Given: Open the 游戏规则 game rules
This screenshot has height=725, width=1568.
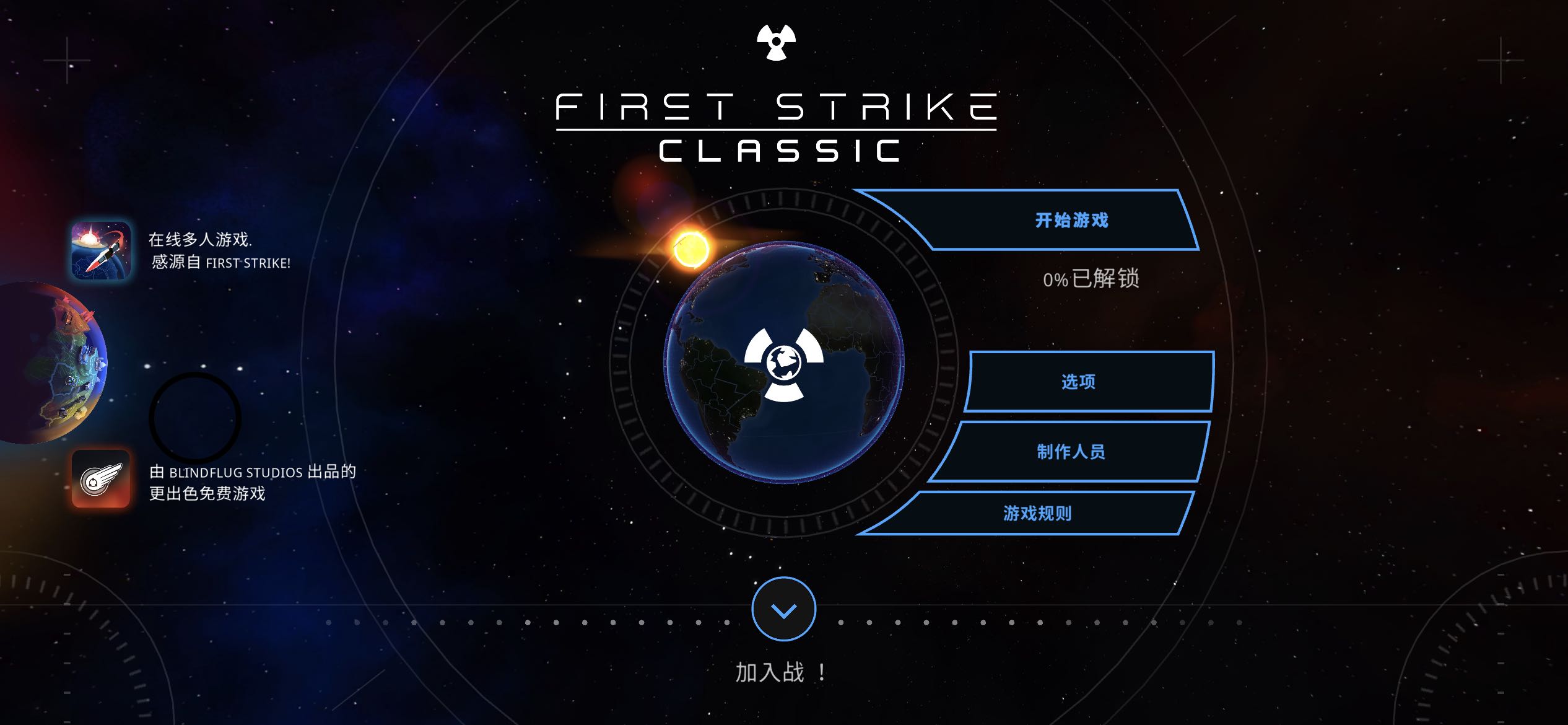Looking at the screenshot, I should 1037,513.
